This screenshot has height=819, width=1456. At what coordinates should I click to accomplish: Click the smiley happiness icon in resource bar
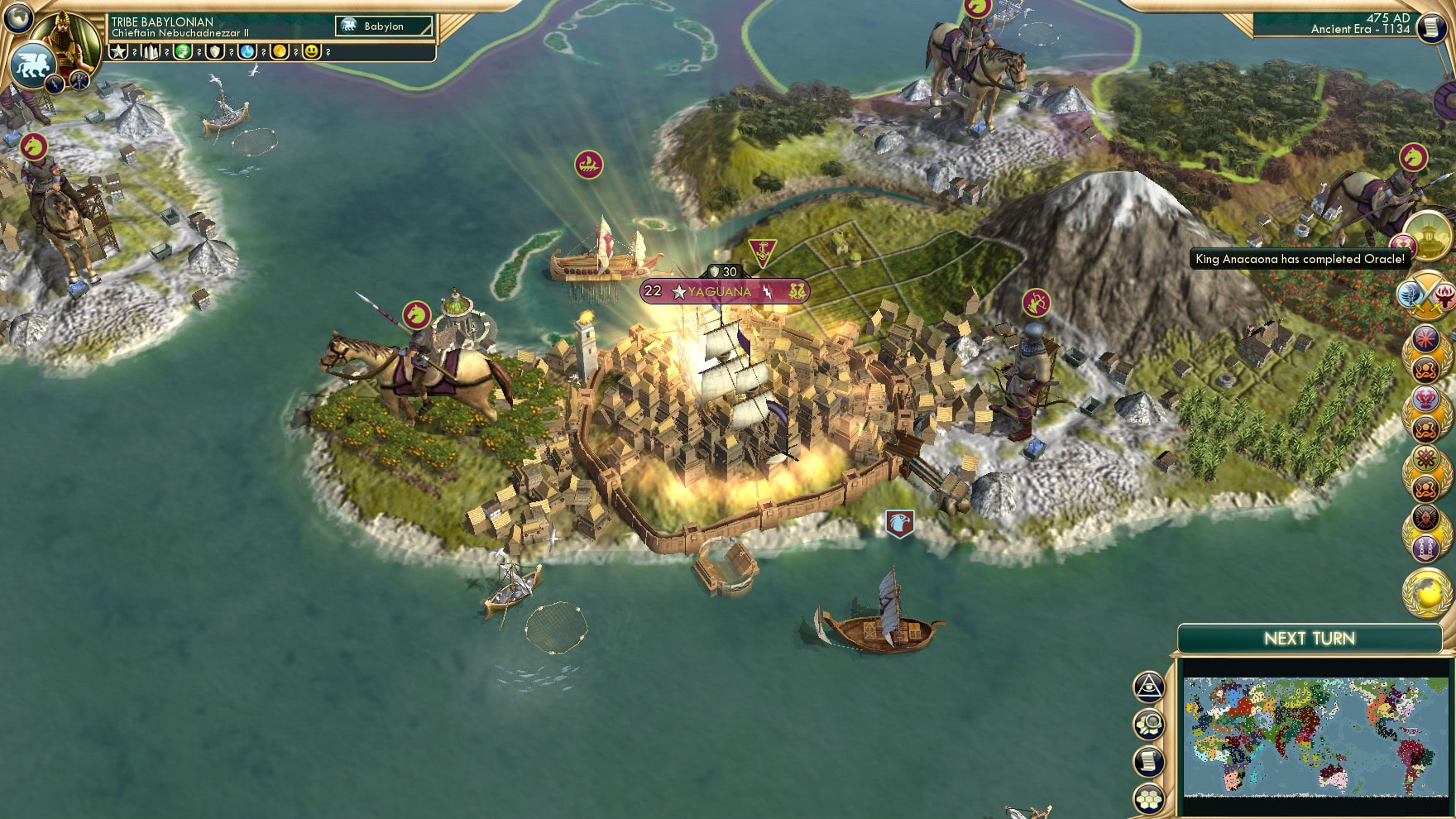click(x=311, y=52)
